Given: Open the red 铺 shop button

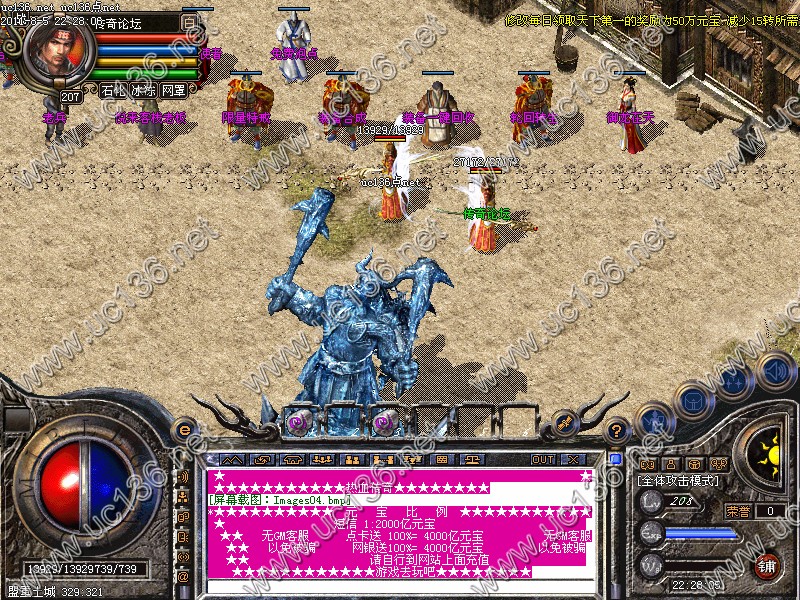Looking at the screenshot, I should coord(768,565).
